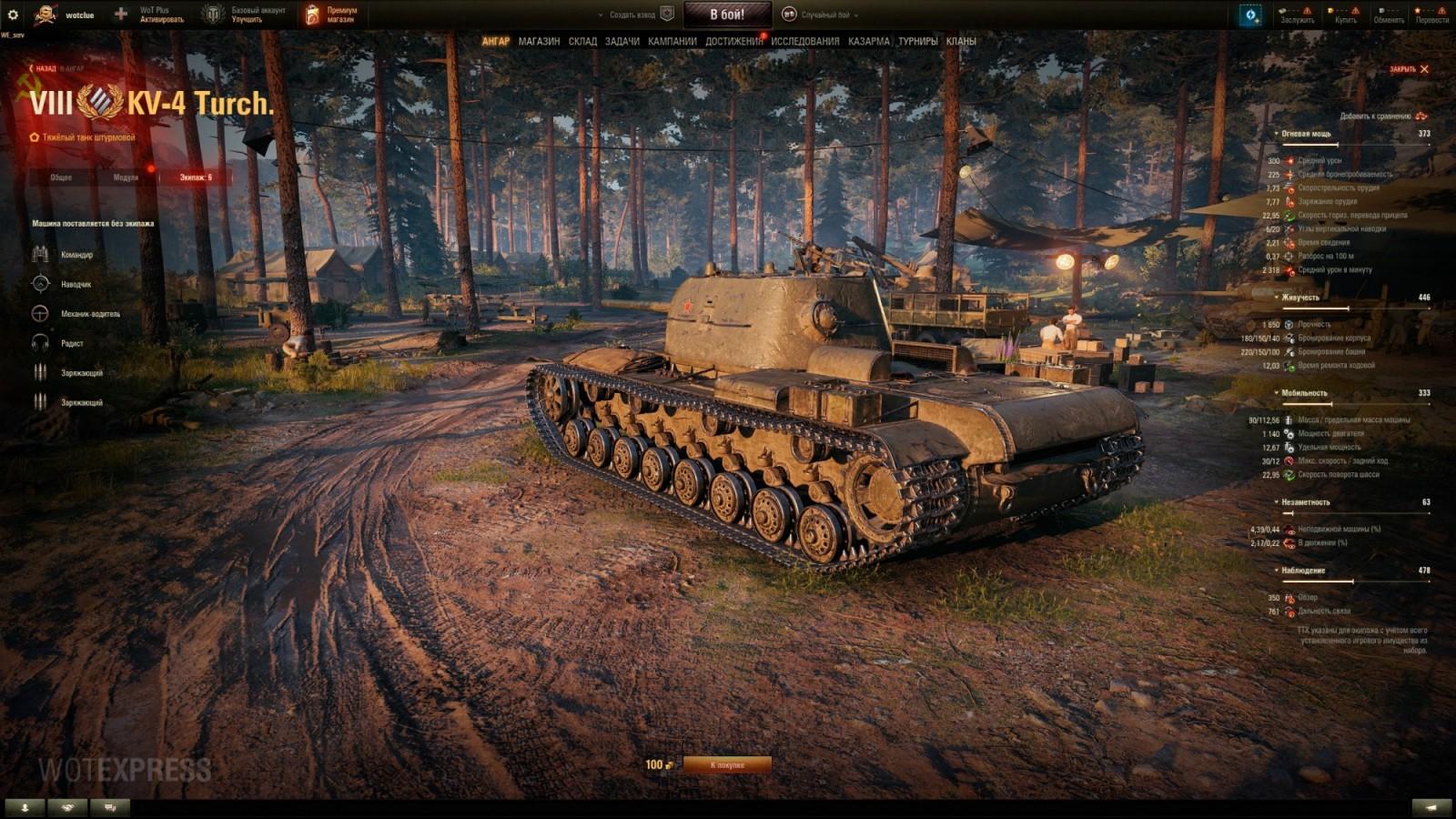1456x819 pixels.
Task: Click the Купить gold coin icon
Action: 1330,10
